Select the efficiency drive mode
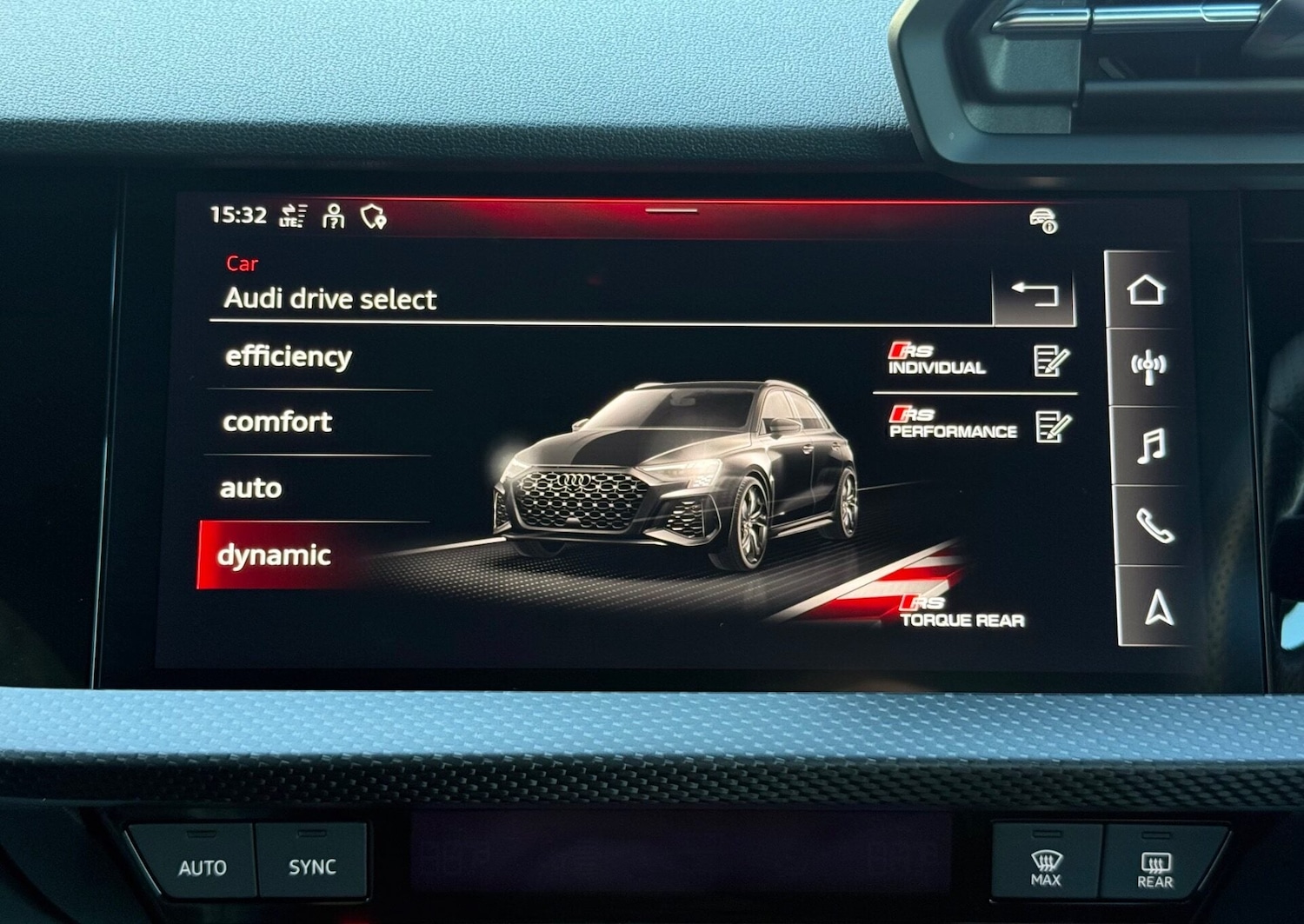Viewport: 1304px width, 924px height. click(x=288, y=356)
